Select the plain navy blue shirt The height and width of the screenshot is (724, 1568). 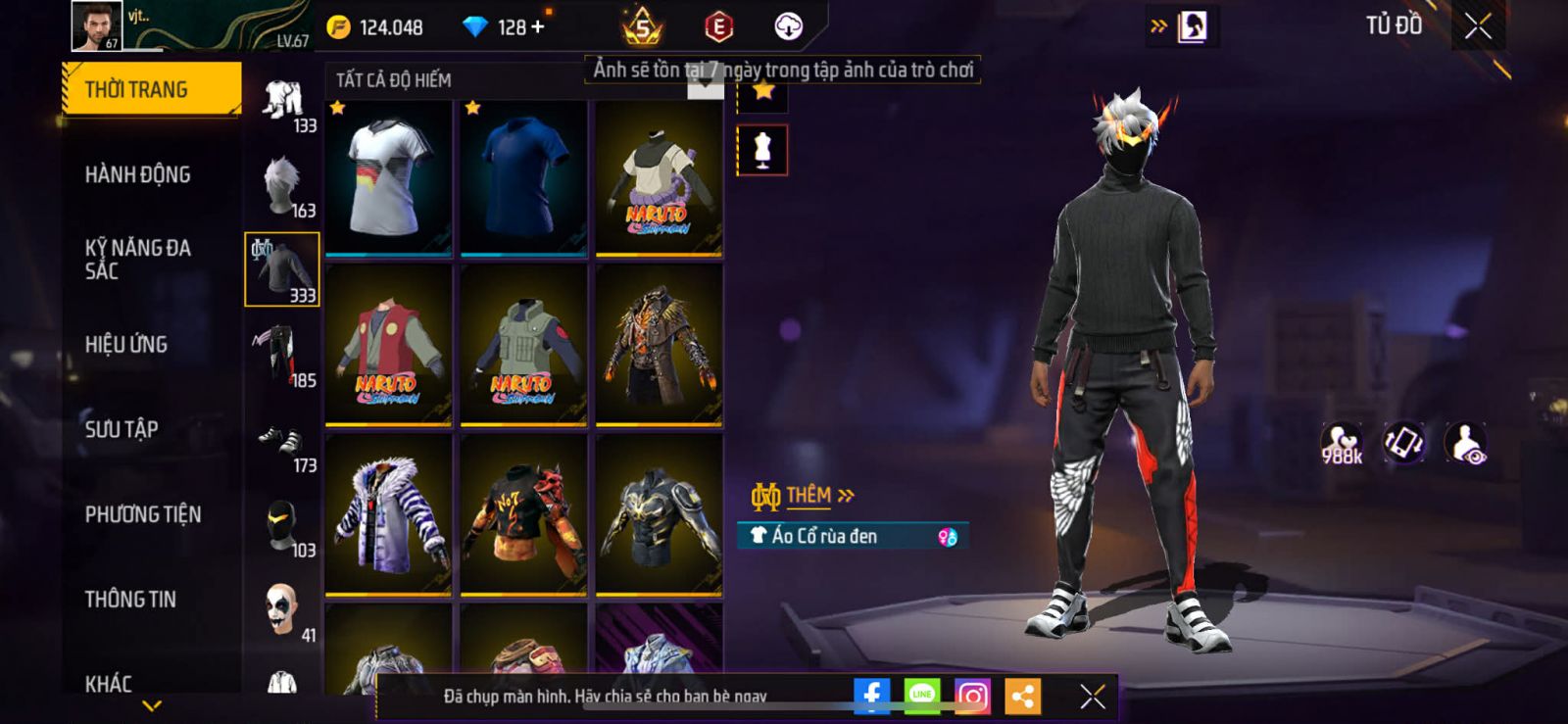tap(524, 177)
